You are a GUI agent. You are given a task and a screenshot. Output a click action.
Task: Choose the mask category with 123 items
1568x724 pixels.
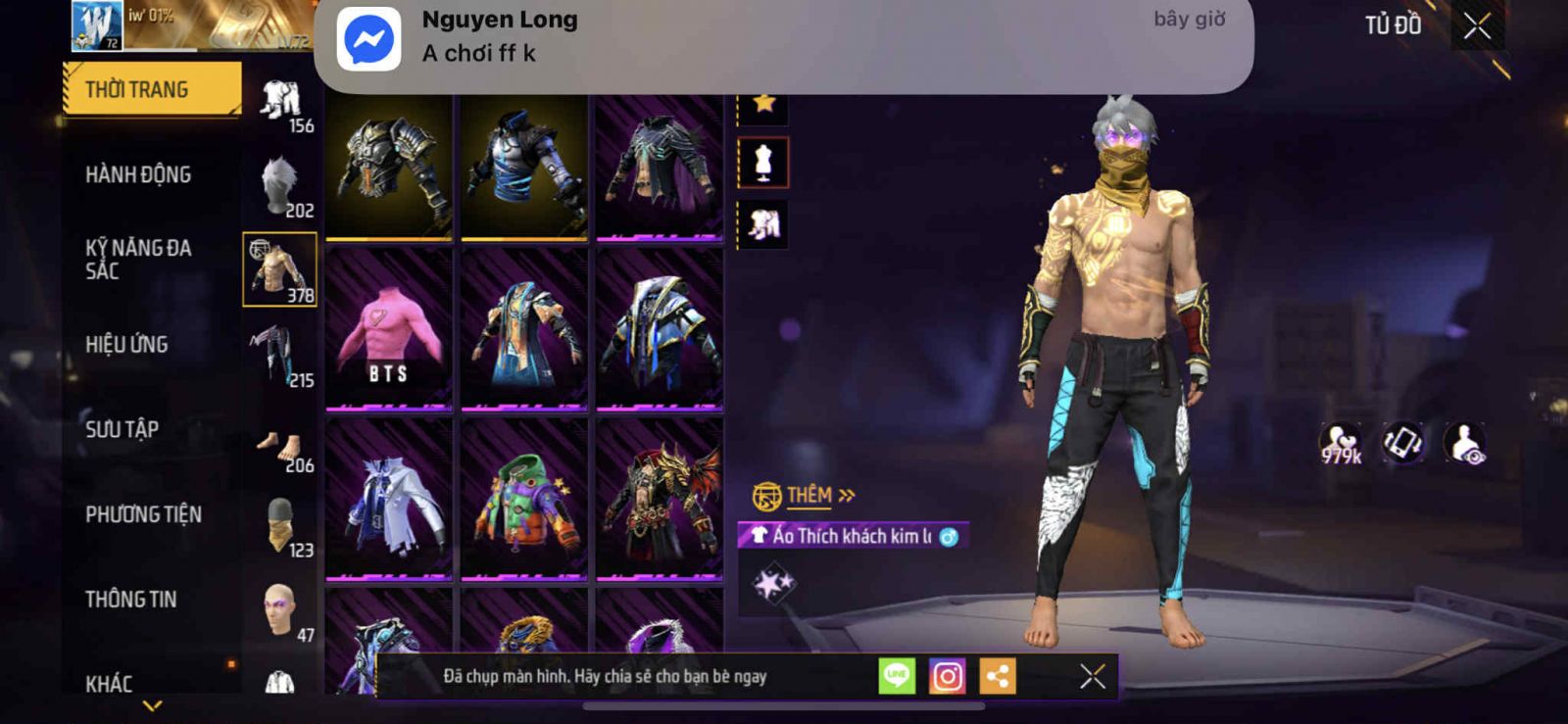[x=280, y=526]
